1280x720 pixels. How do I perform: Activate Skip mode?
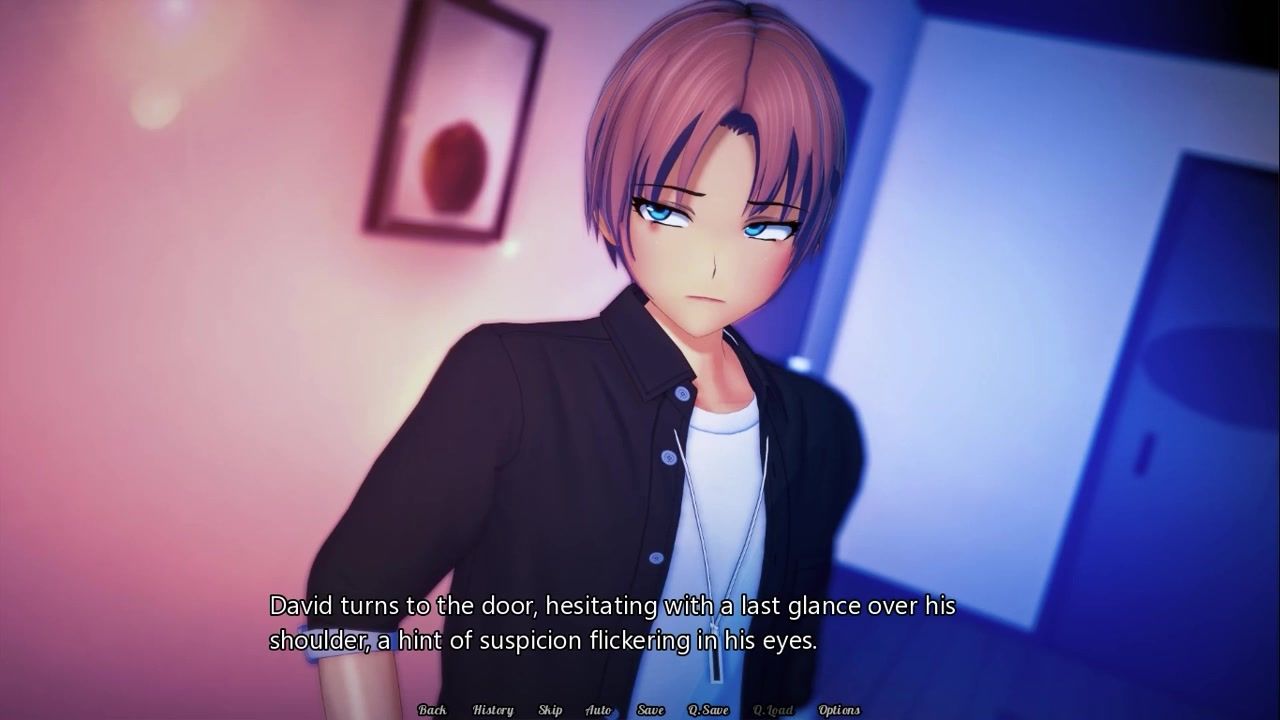[x=550, y=710]
